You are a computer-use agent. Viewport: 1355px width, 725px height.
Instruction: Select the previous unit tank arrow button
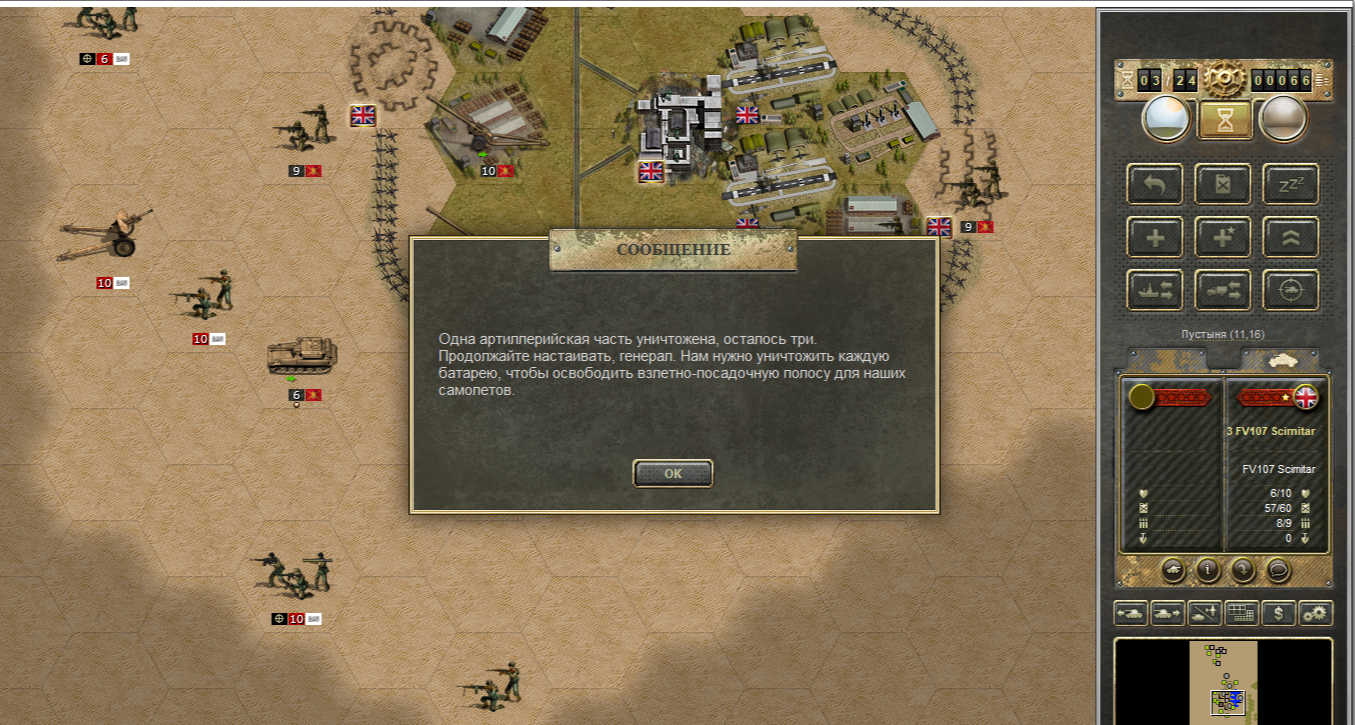tap(1131, 613)
